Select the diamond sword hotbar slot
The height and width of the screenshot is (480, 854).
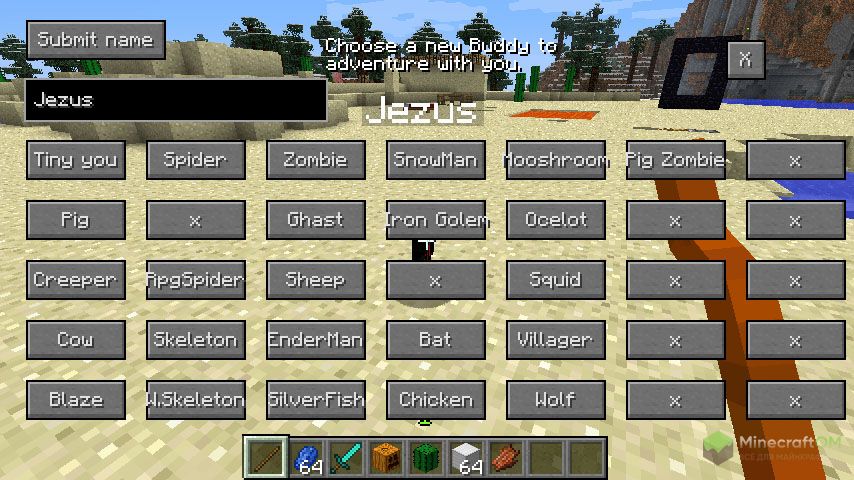(x=347, y=458)
